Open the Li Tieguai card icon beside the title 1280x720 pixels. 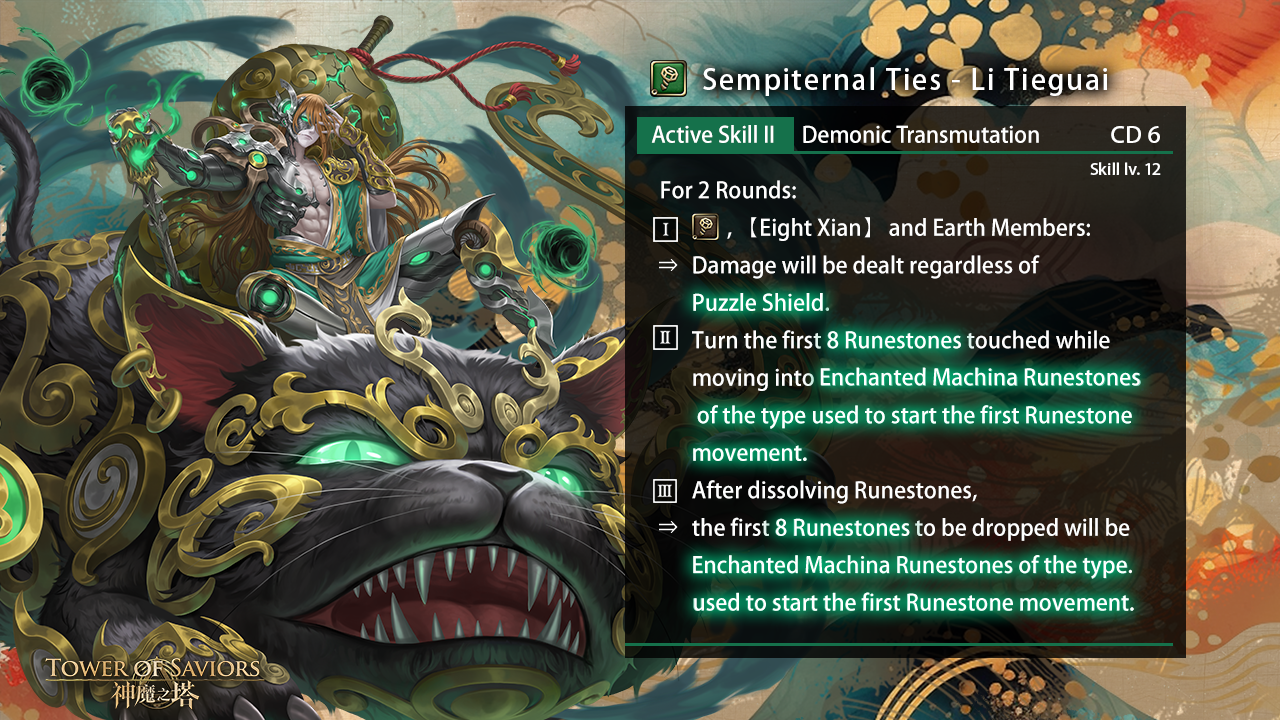(x=668, y=78)
